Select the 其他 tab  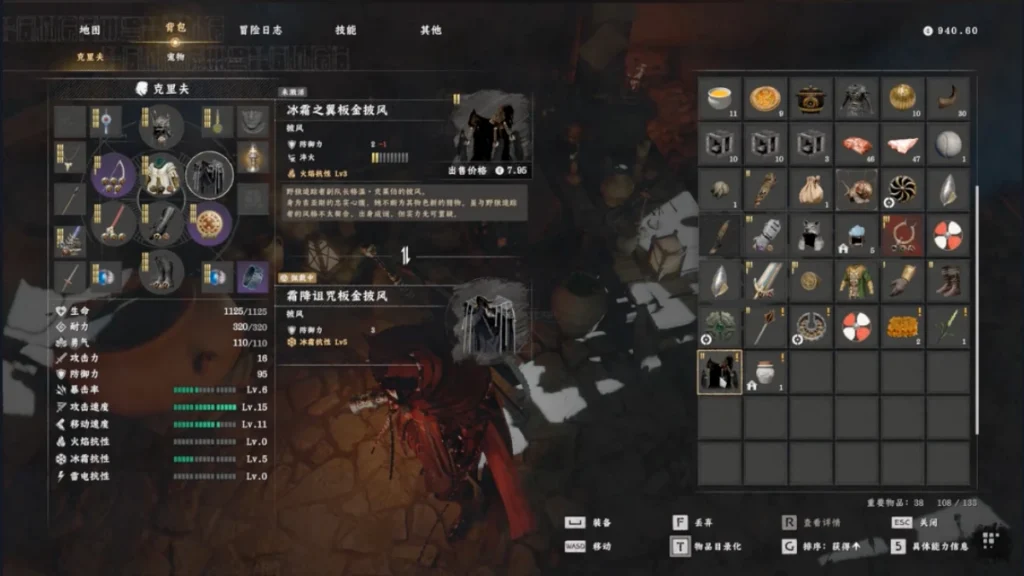click(431, 30)
